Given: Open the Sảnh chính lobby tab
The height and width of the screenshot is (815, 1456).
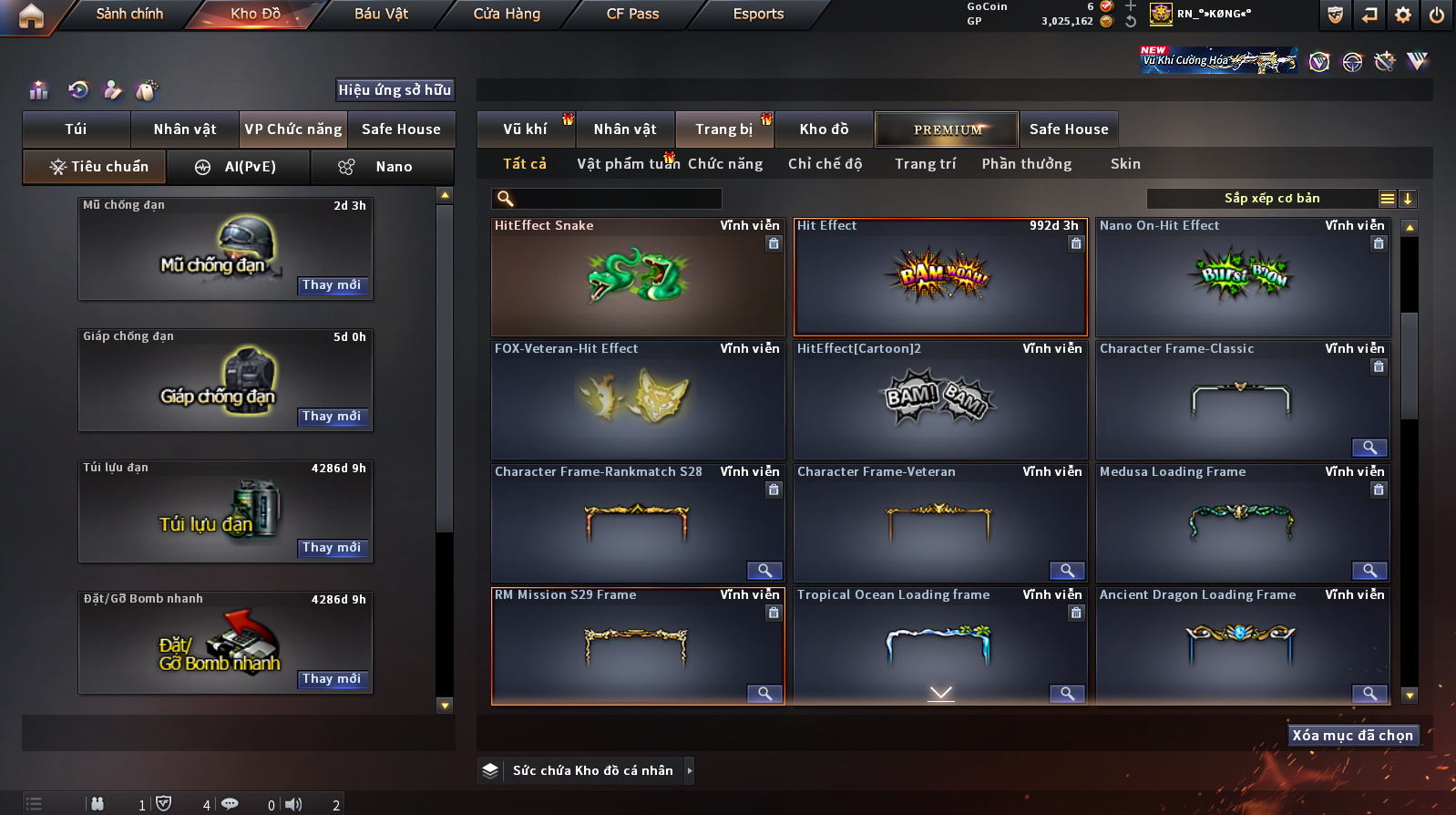Looking at the screenshot, I should coord(129,14).
